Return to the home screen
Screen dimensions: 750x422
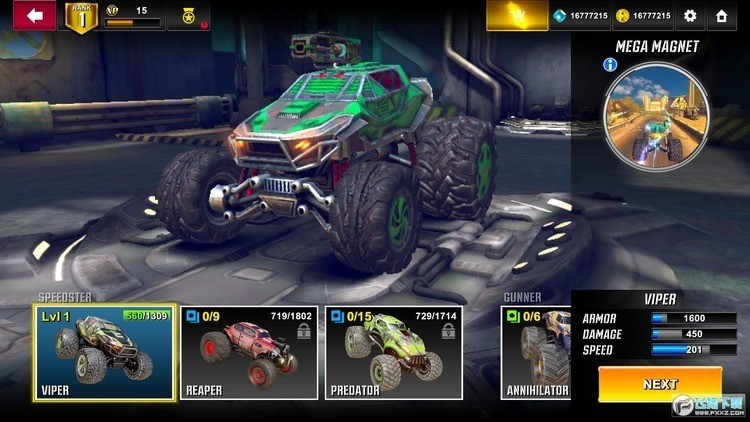pyautogui.click(x=721, y=16)
